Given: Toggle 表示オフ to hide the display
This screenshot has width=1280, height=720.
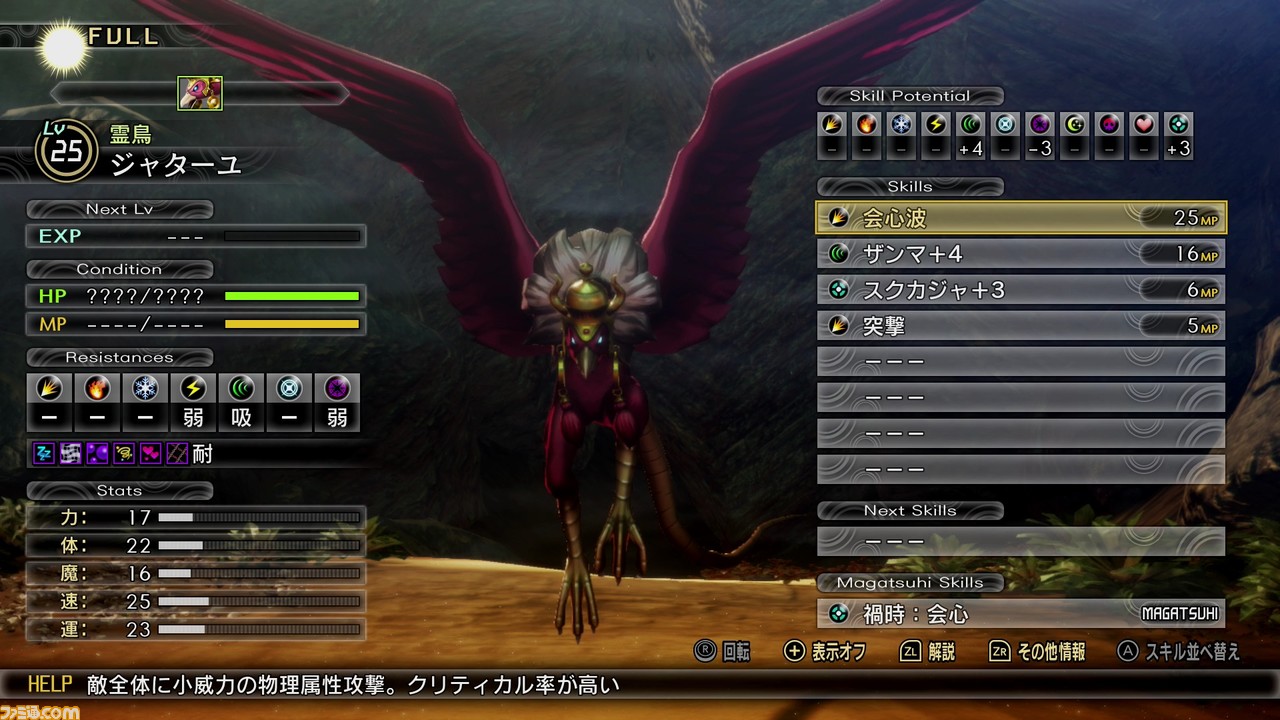Looking at the screenshot, I should pos(825,652).
